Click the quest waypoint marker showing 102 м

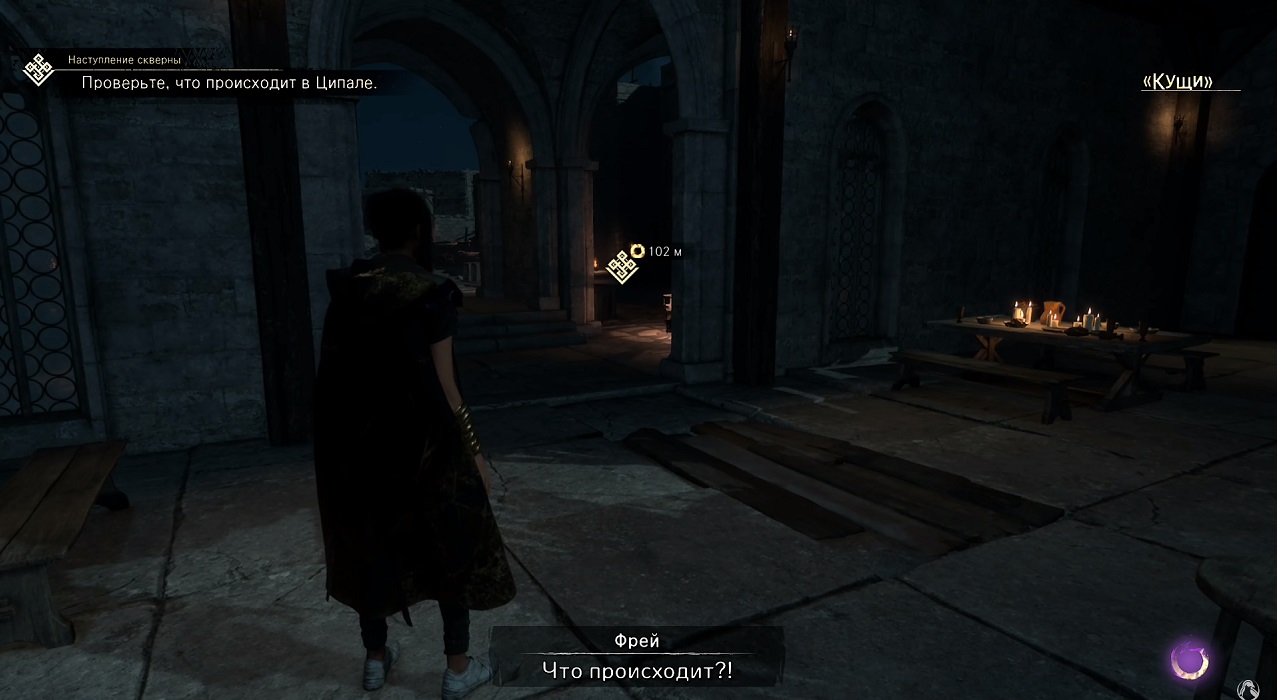tap(622, 267)
